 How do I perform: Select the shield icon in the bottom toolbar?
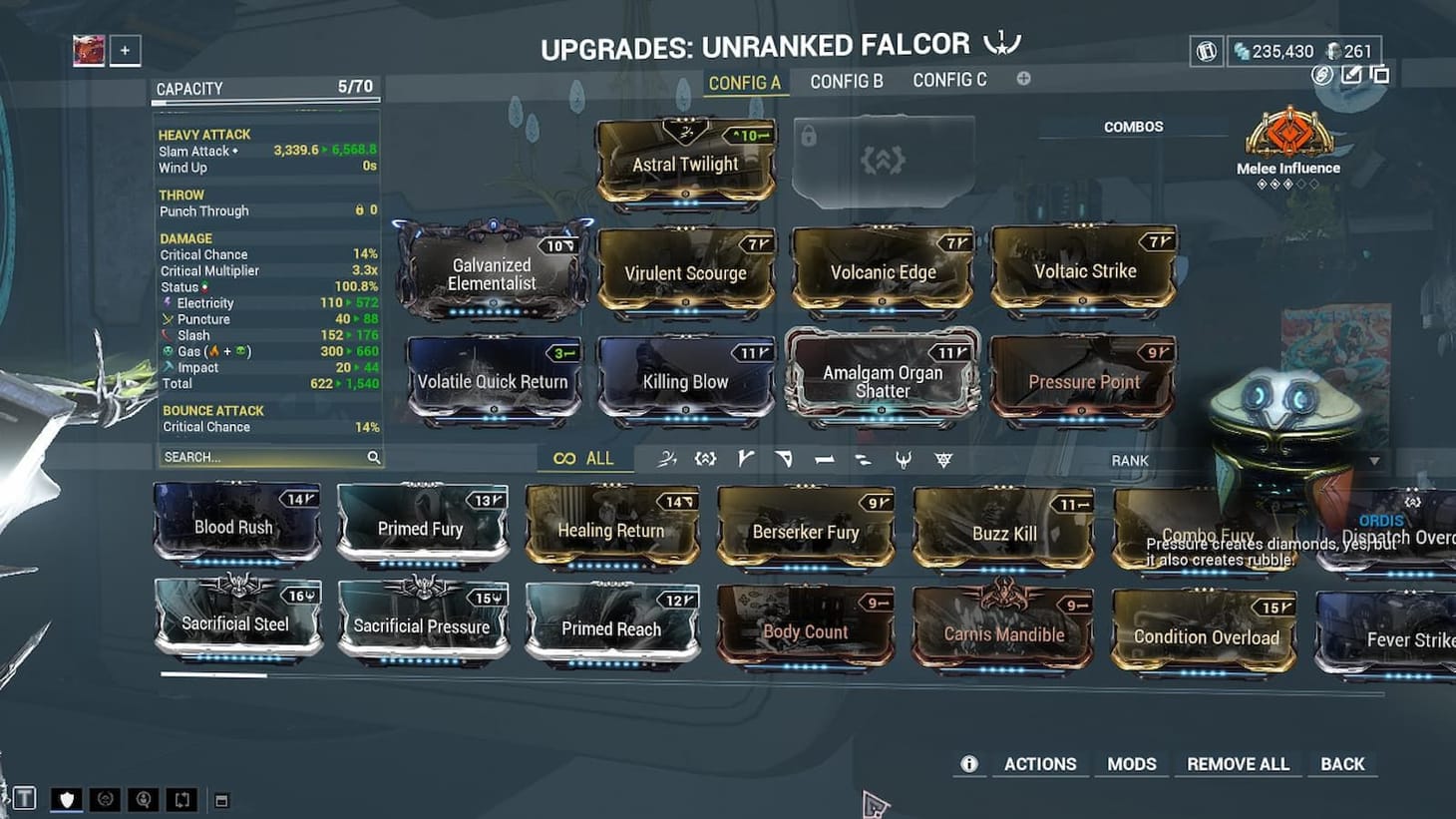pyautogui.click(x=65, y=799)
